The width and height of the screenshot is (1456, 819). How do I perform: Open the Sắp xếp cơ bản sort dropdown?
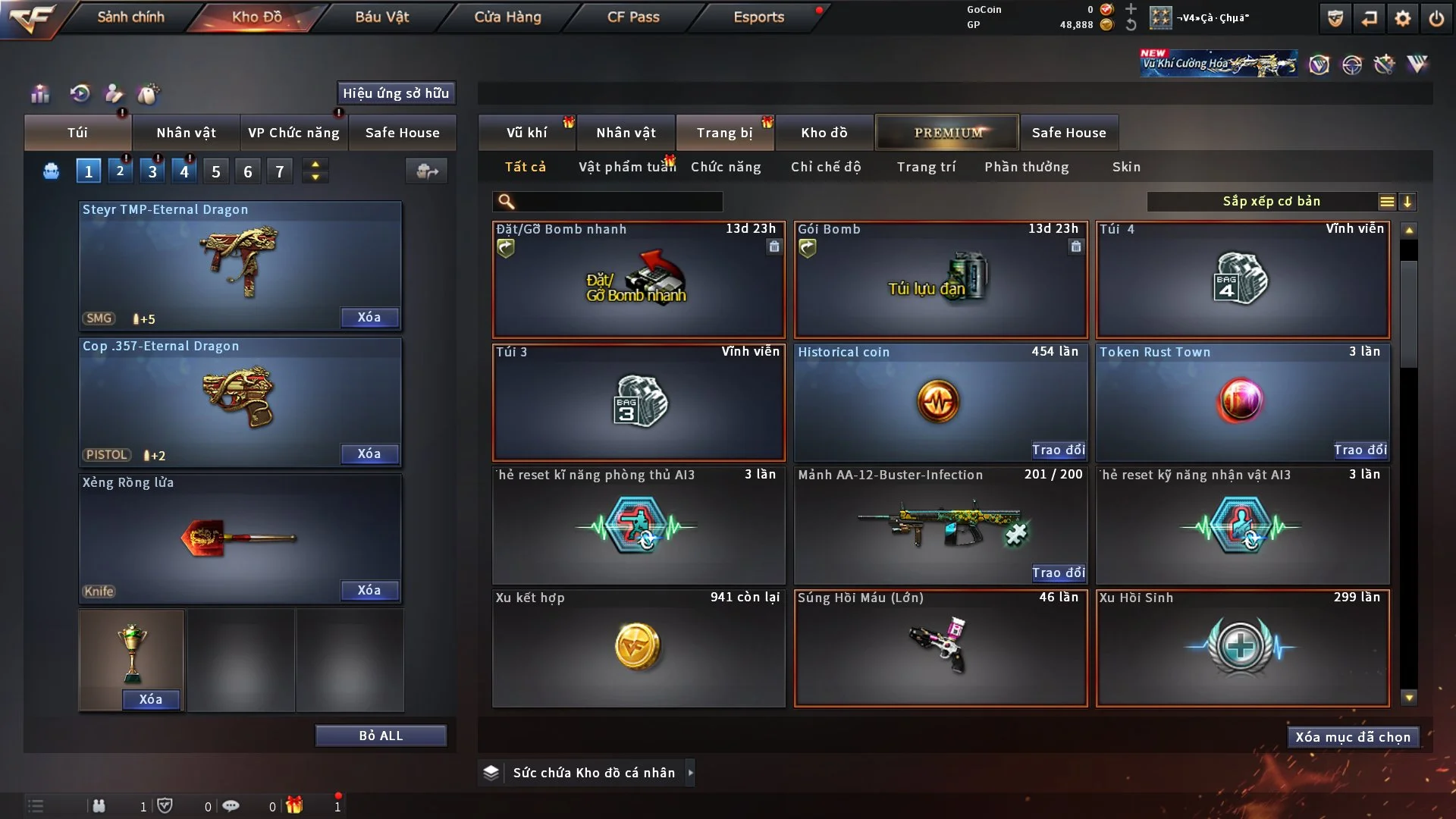click(x=1271, y=202)
